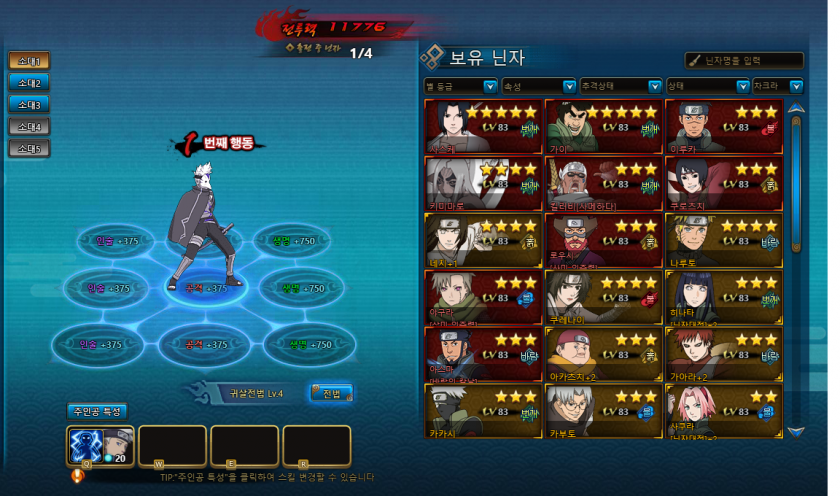Click the ninja list scroll-down arrow
Viewport: 840px width, 496px height.
(x=796, y=431)
